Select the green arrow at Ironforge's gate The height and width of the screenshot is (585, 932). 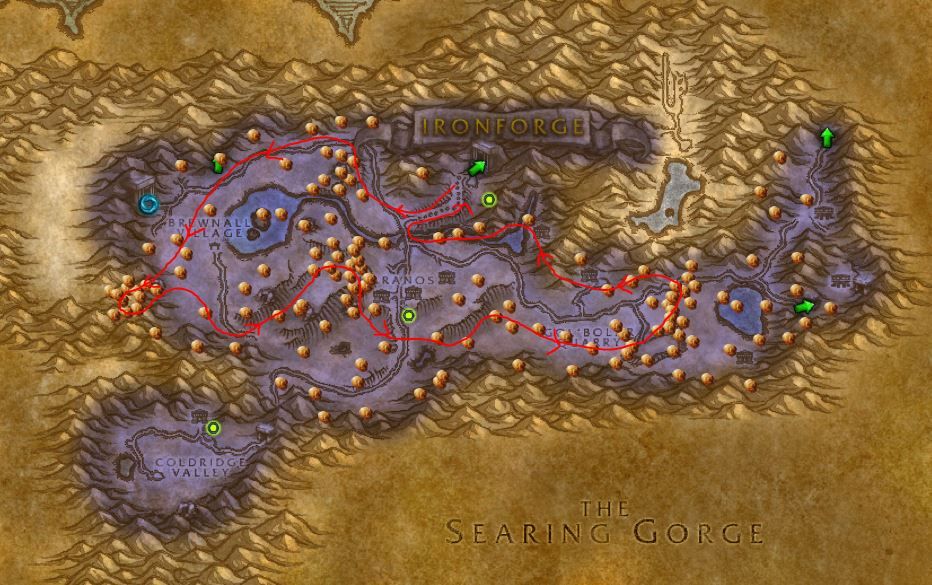pos(478,166)
